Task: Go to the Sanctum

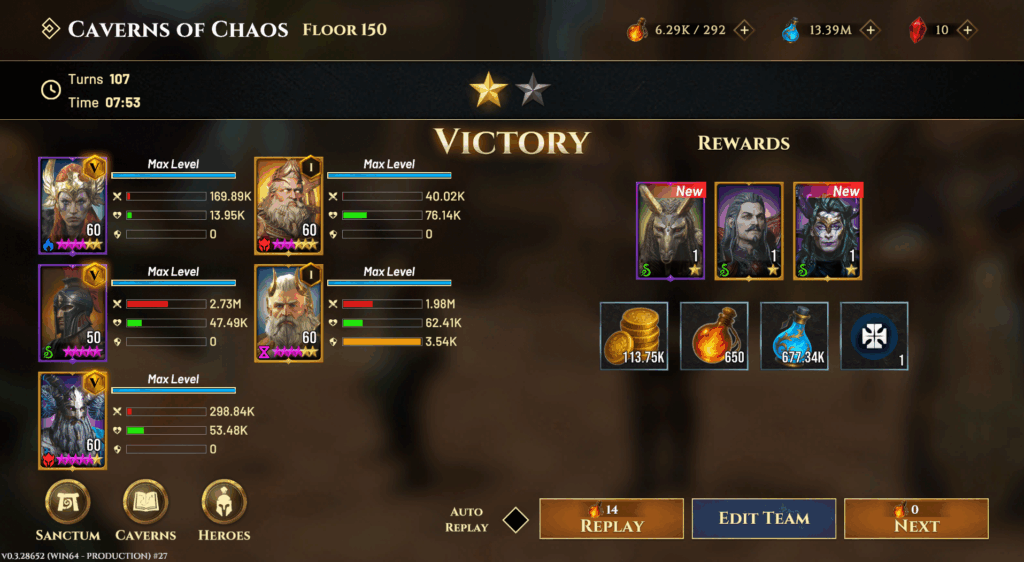Action: coord(68,503)
